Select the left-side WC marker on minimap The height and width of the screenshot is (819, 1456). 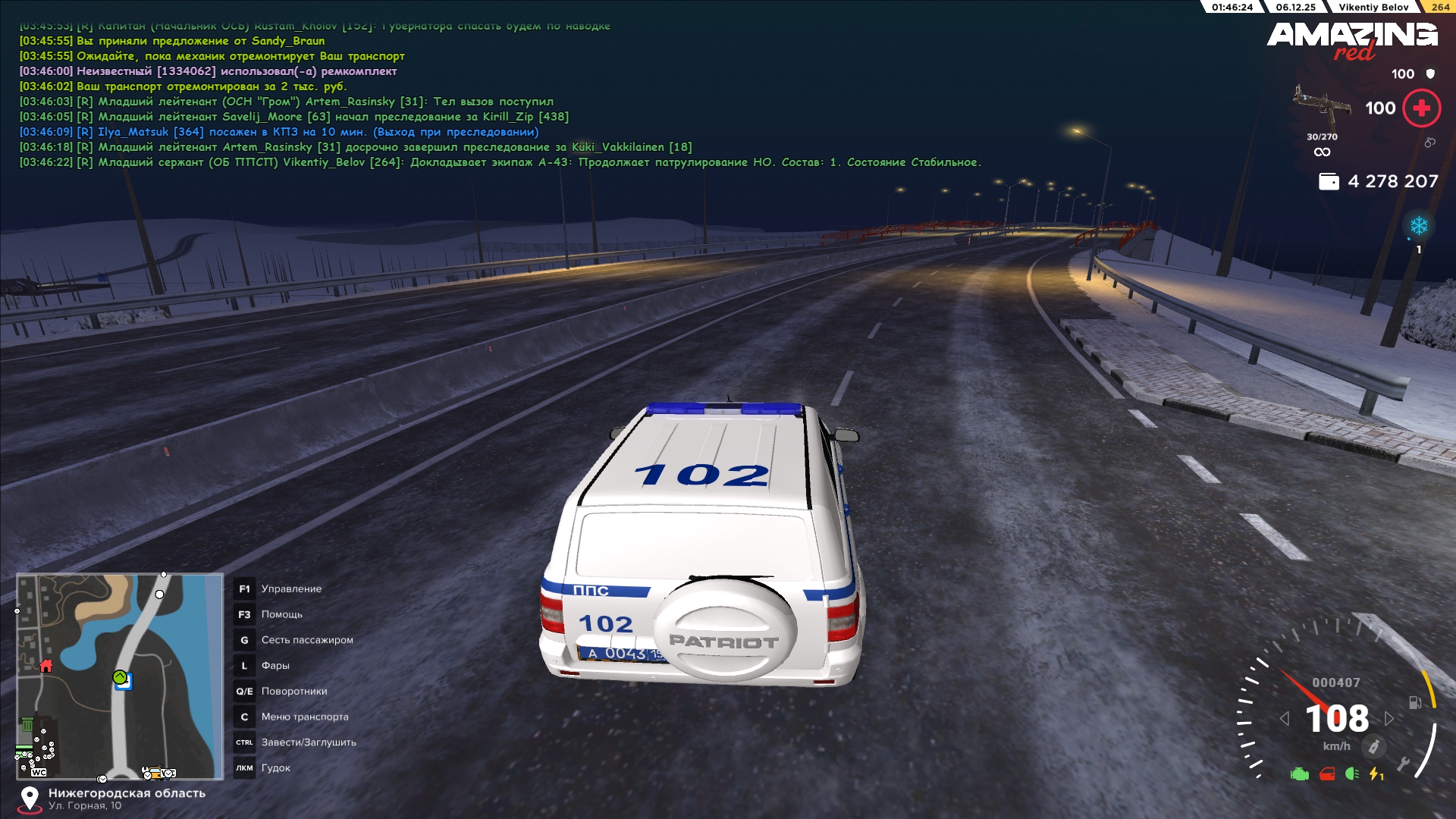click(x=39, y=772)
